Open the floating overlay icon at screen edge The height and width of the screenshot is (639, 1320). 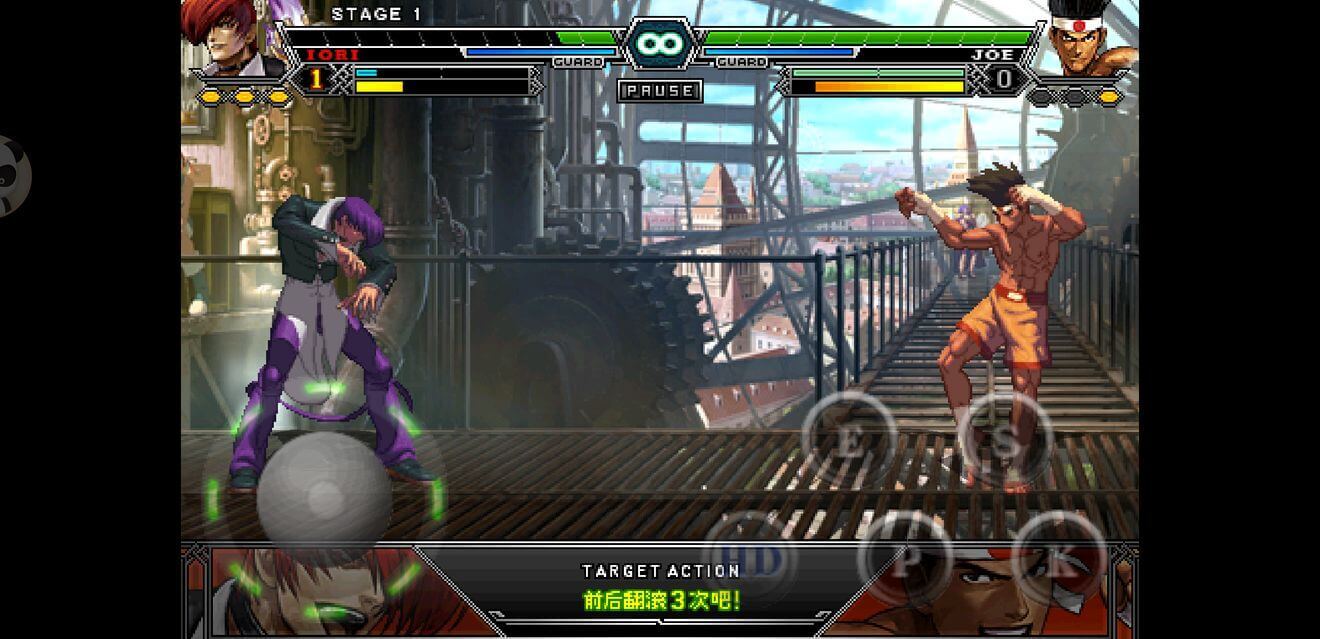point(12,175)
